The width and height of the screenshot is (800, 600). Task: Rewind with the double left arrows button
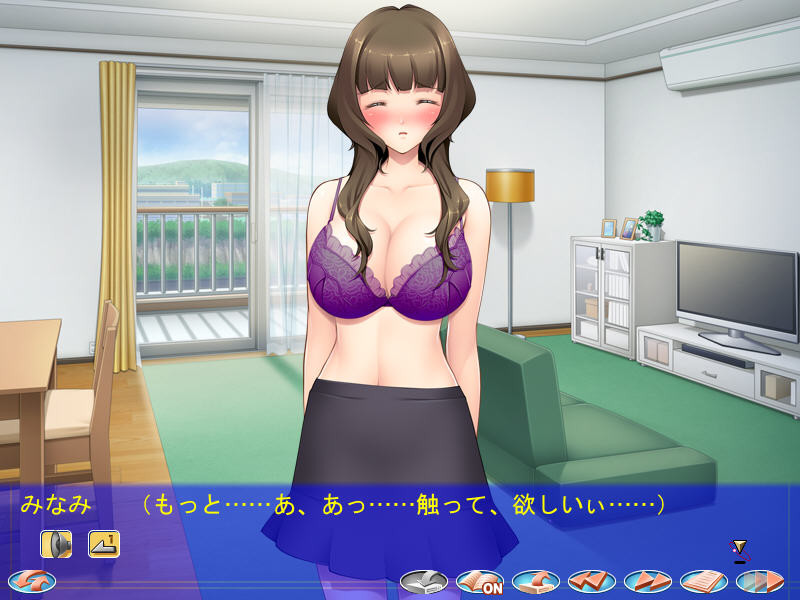[x=592, y=581]
